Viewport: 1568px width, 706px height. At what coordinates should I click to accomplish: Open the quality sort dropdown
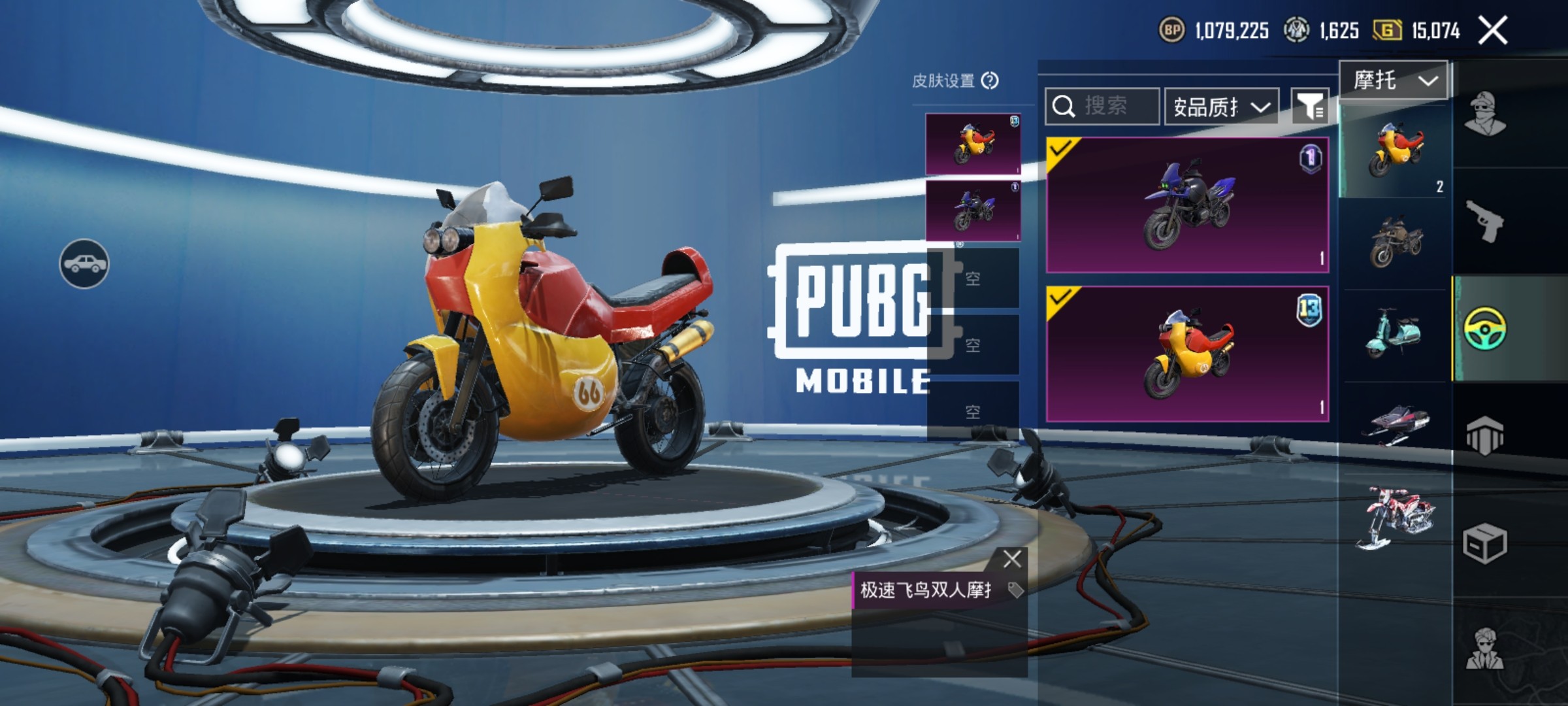(1221, 107)
